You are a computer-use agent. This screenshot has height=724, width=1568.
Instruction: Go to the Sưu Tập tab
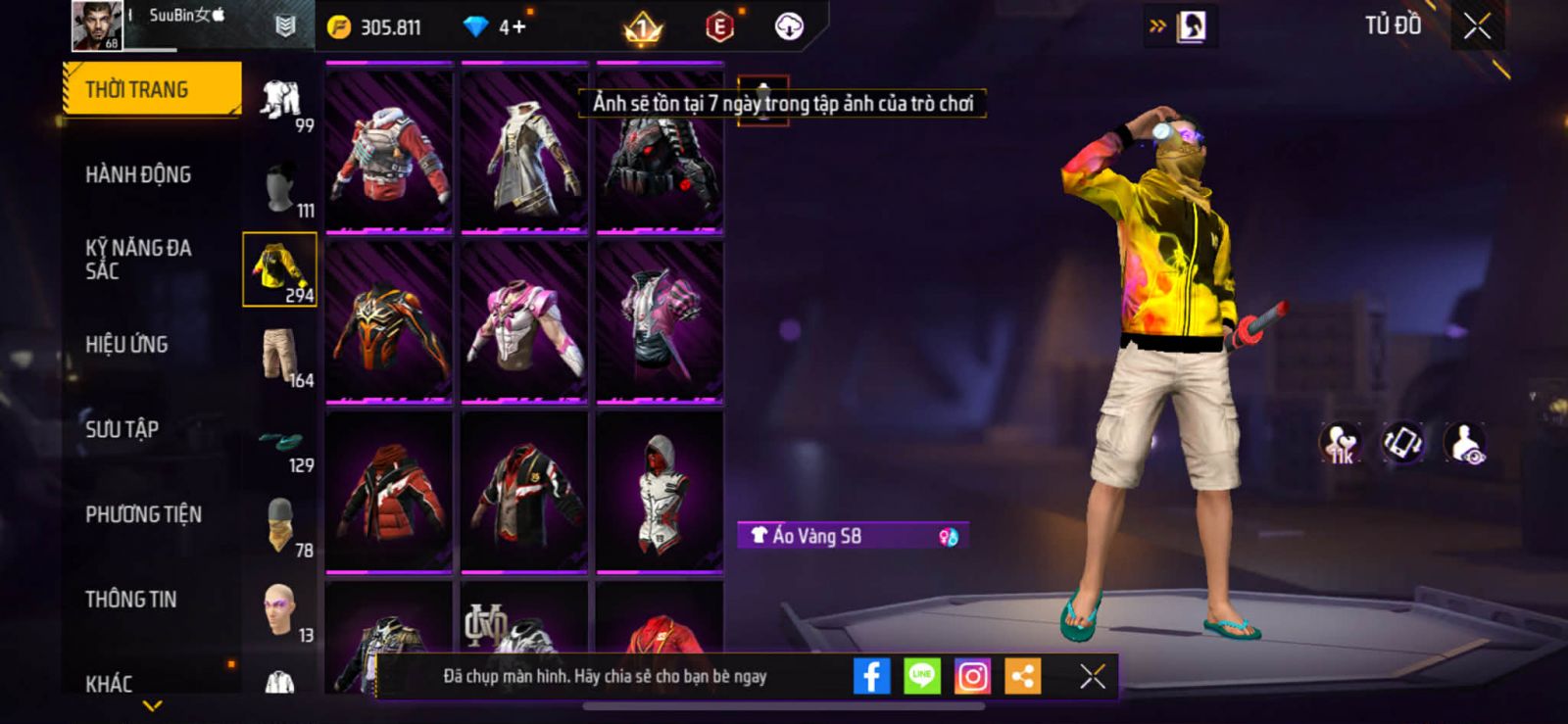pyautogui.click(x=122, y=429)
